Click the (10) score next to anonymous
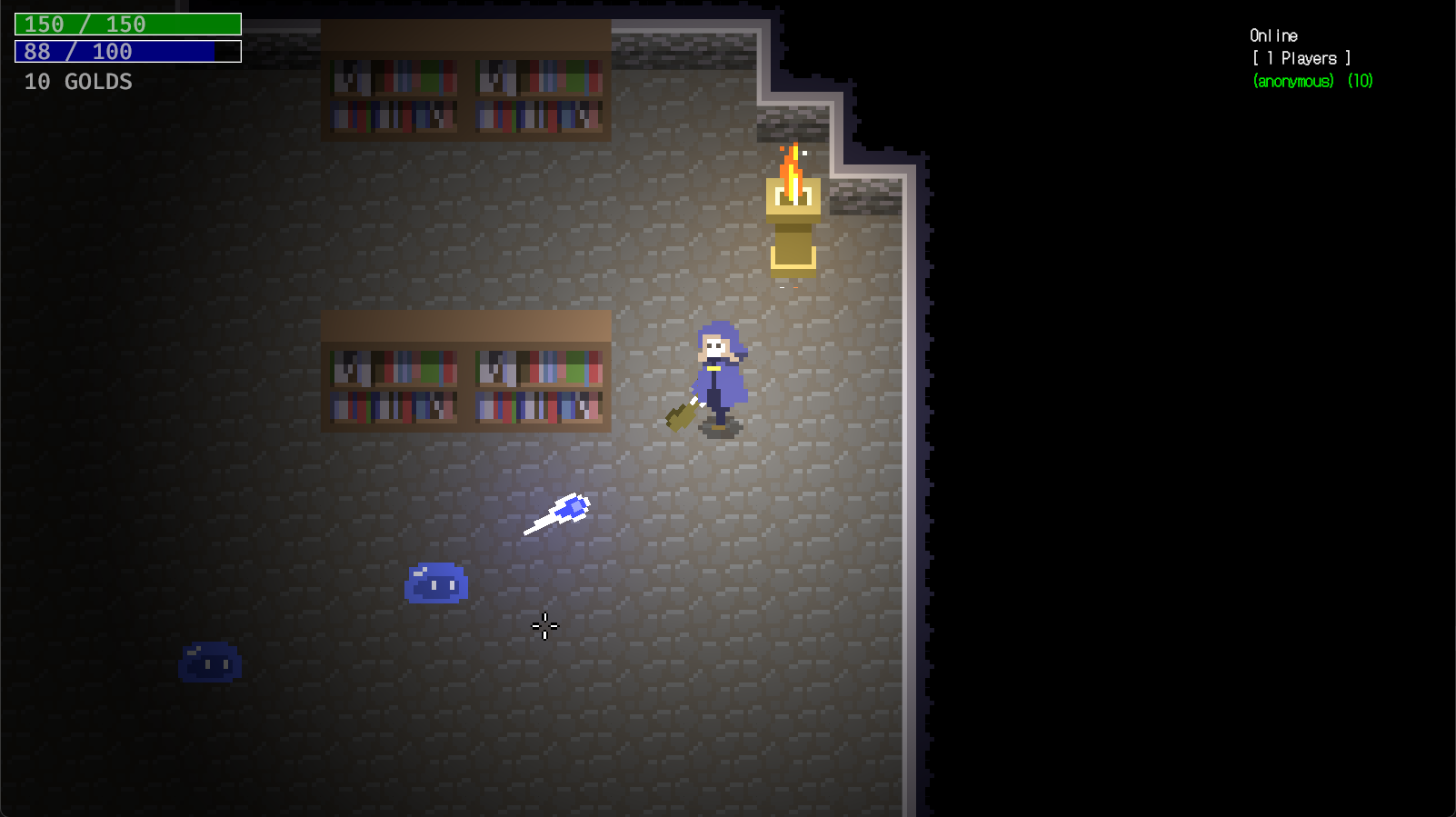The height and width of the screenshot is (817, 1456). point(1360,81)
